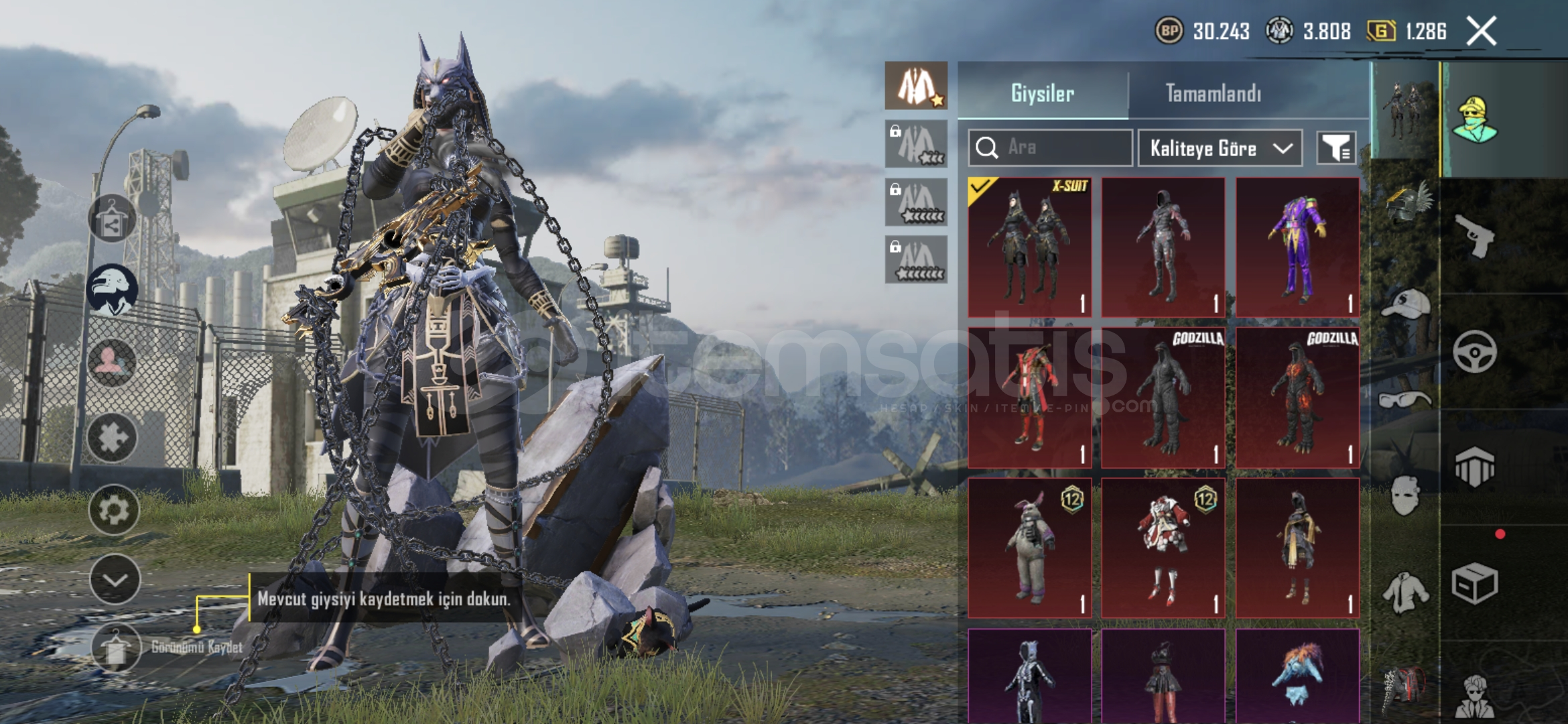Open the steering wheel vehicle category
Viewport: 1568px width, 724px height.
pyautogui.click(x=1474, y=351)
